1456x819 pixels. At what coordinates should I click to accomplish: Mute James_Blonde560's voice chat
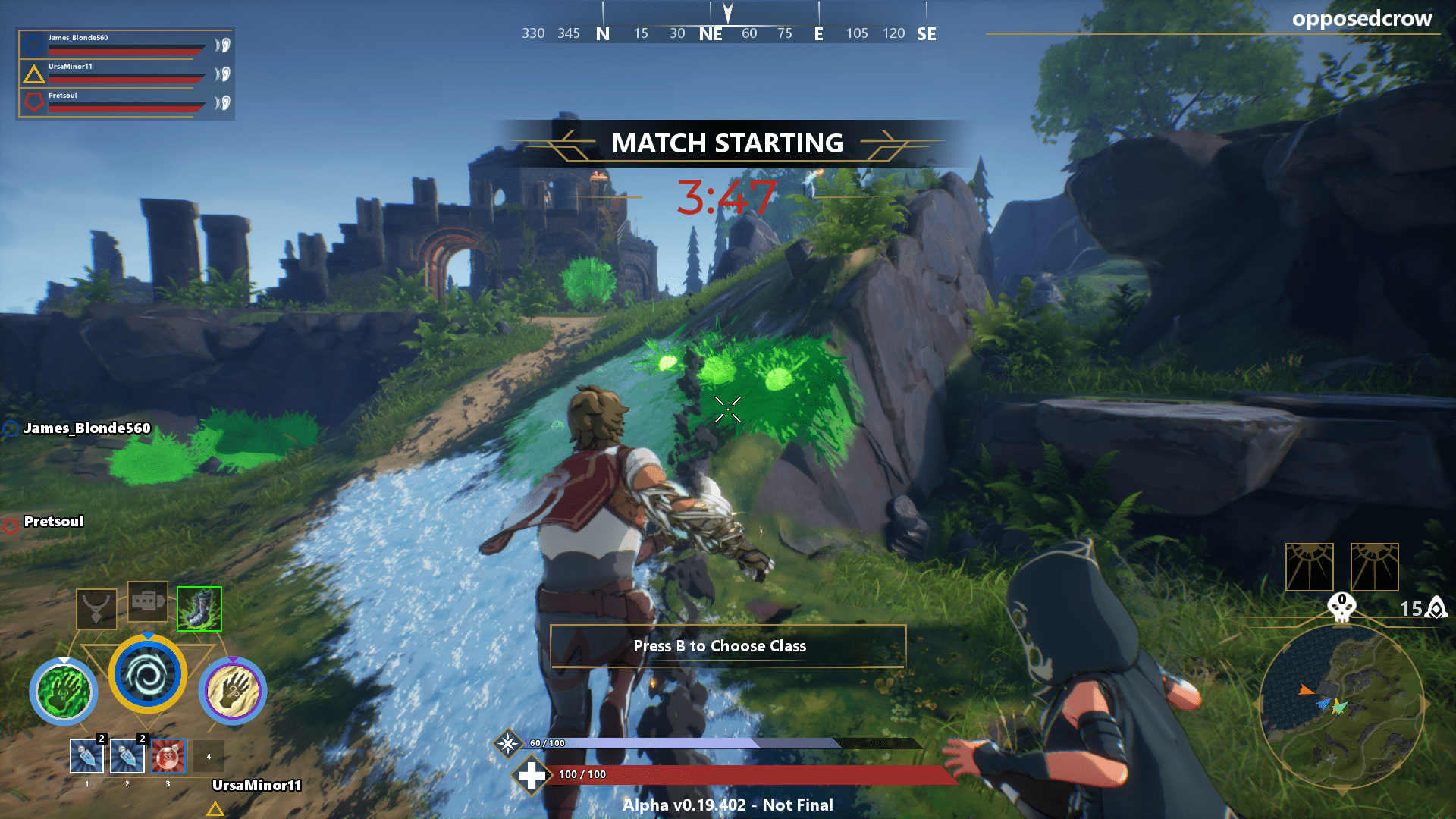(224, 45)
